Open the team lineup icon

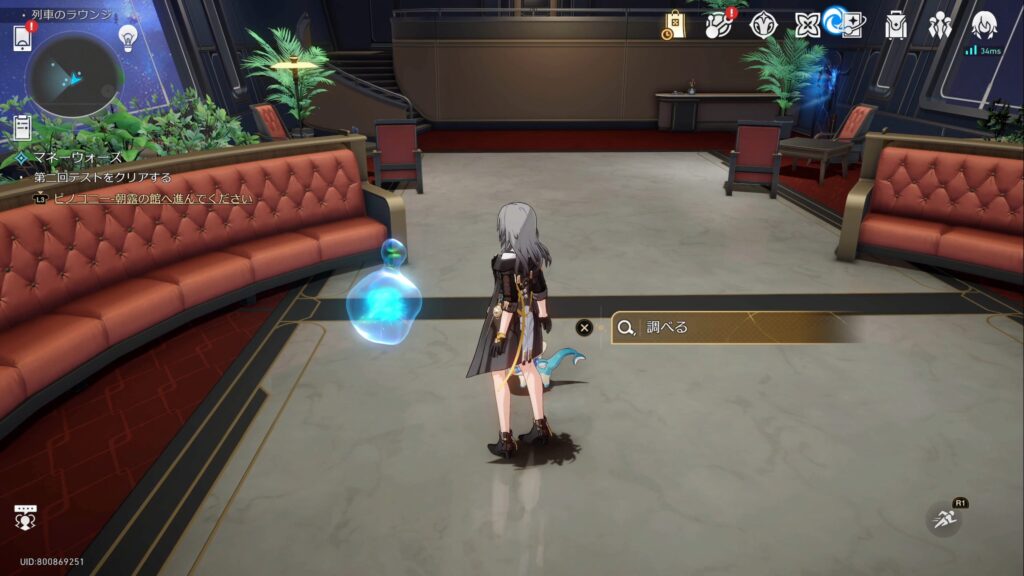pos(940,25)
